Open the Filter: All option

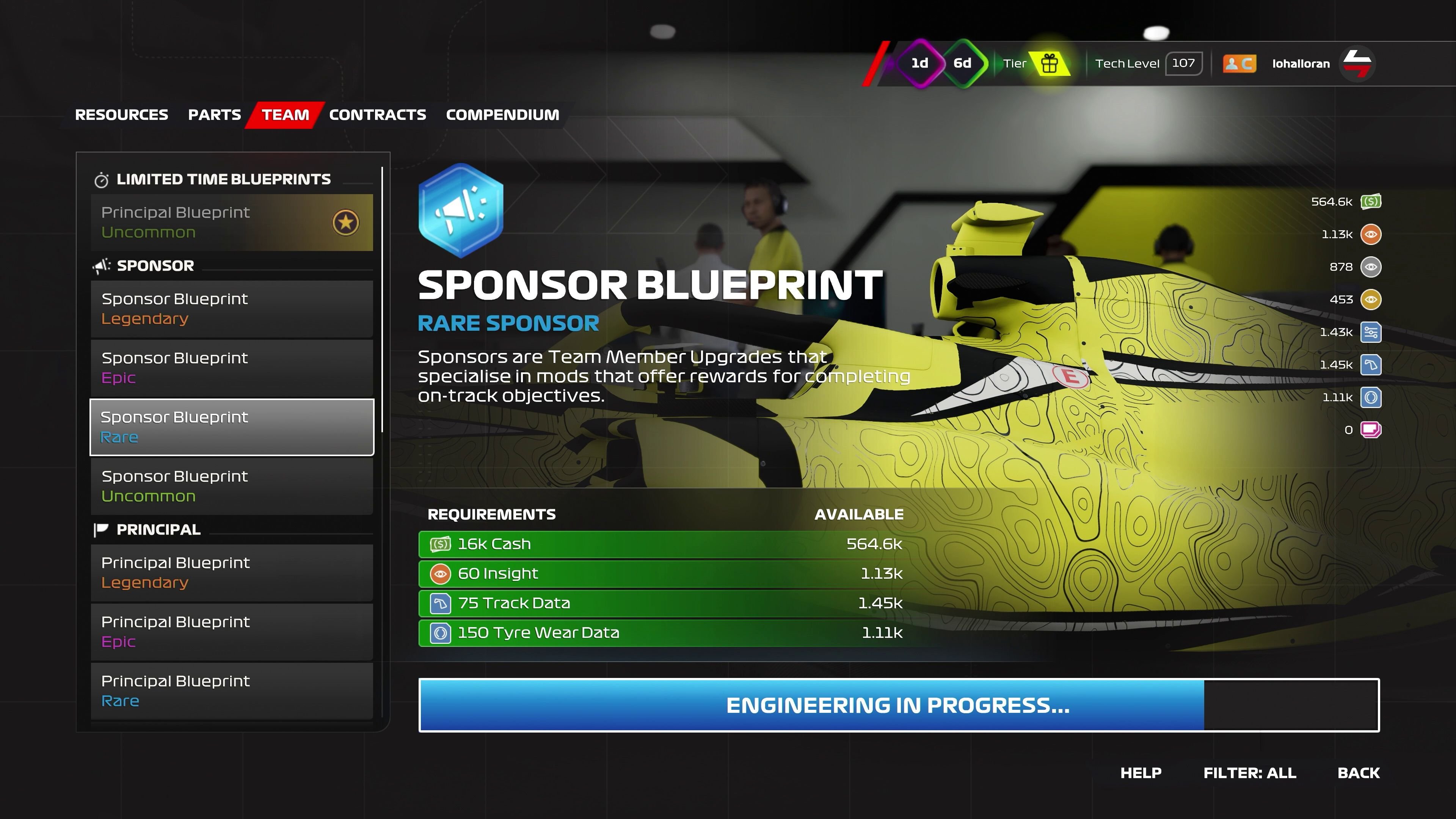[1249, 773]
